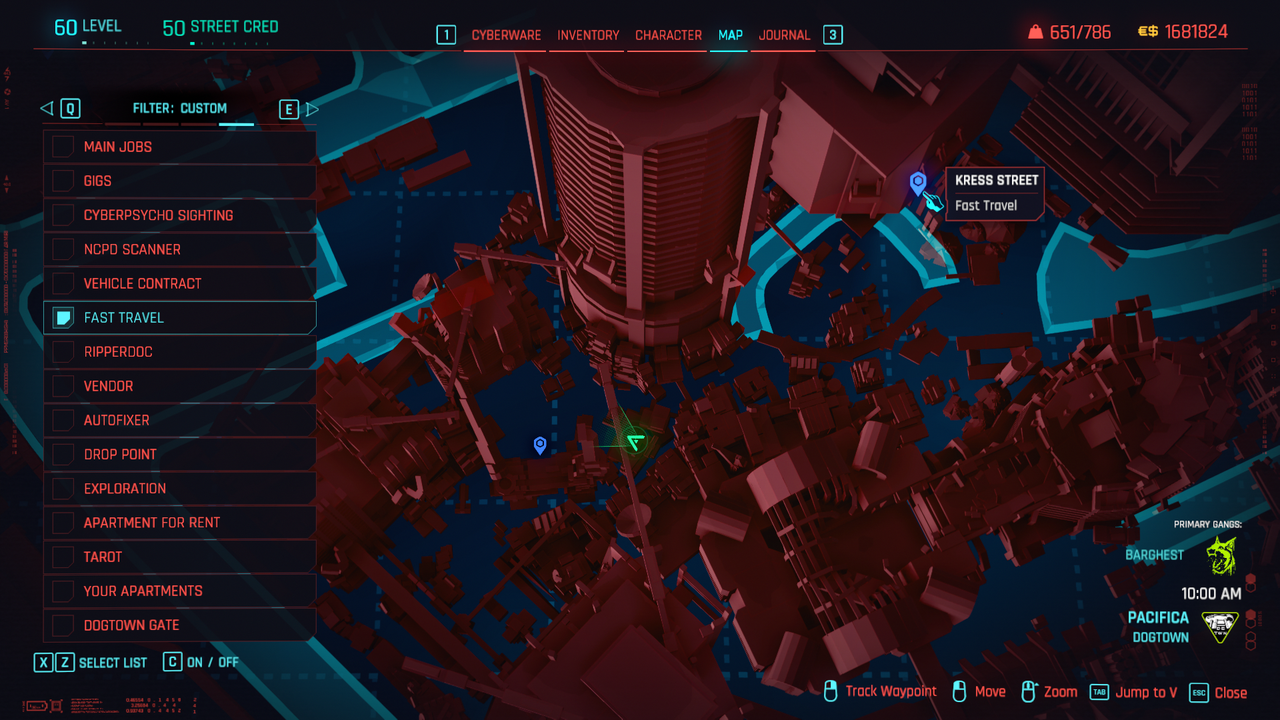Toggle the Main Jobs map filter
Screen dimensions: 1280x720
[x=64, y=147]
